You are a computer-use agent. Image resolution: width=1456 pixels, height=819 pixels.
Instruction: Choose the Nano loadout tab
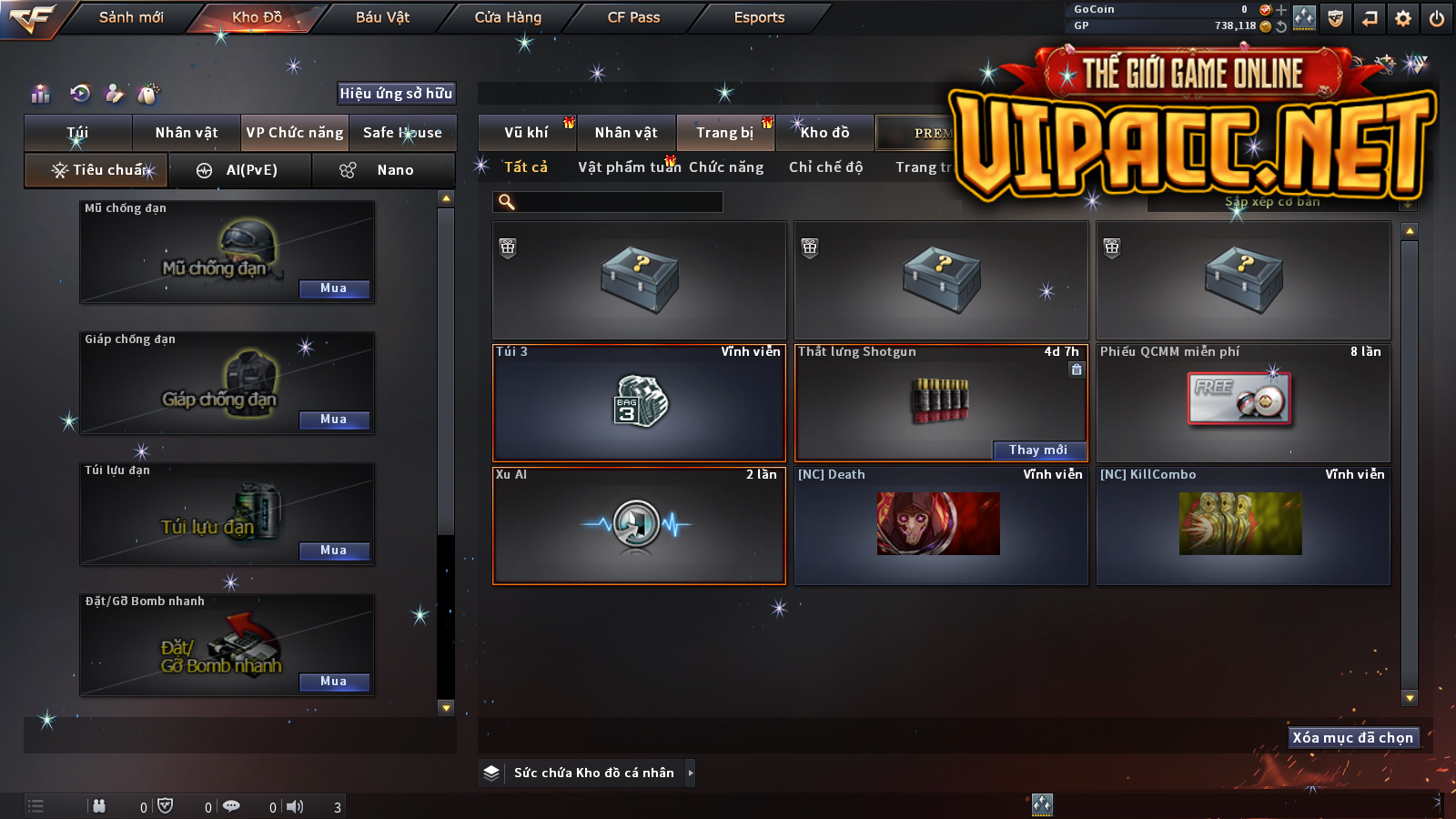click(383, 170)
